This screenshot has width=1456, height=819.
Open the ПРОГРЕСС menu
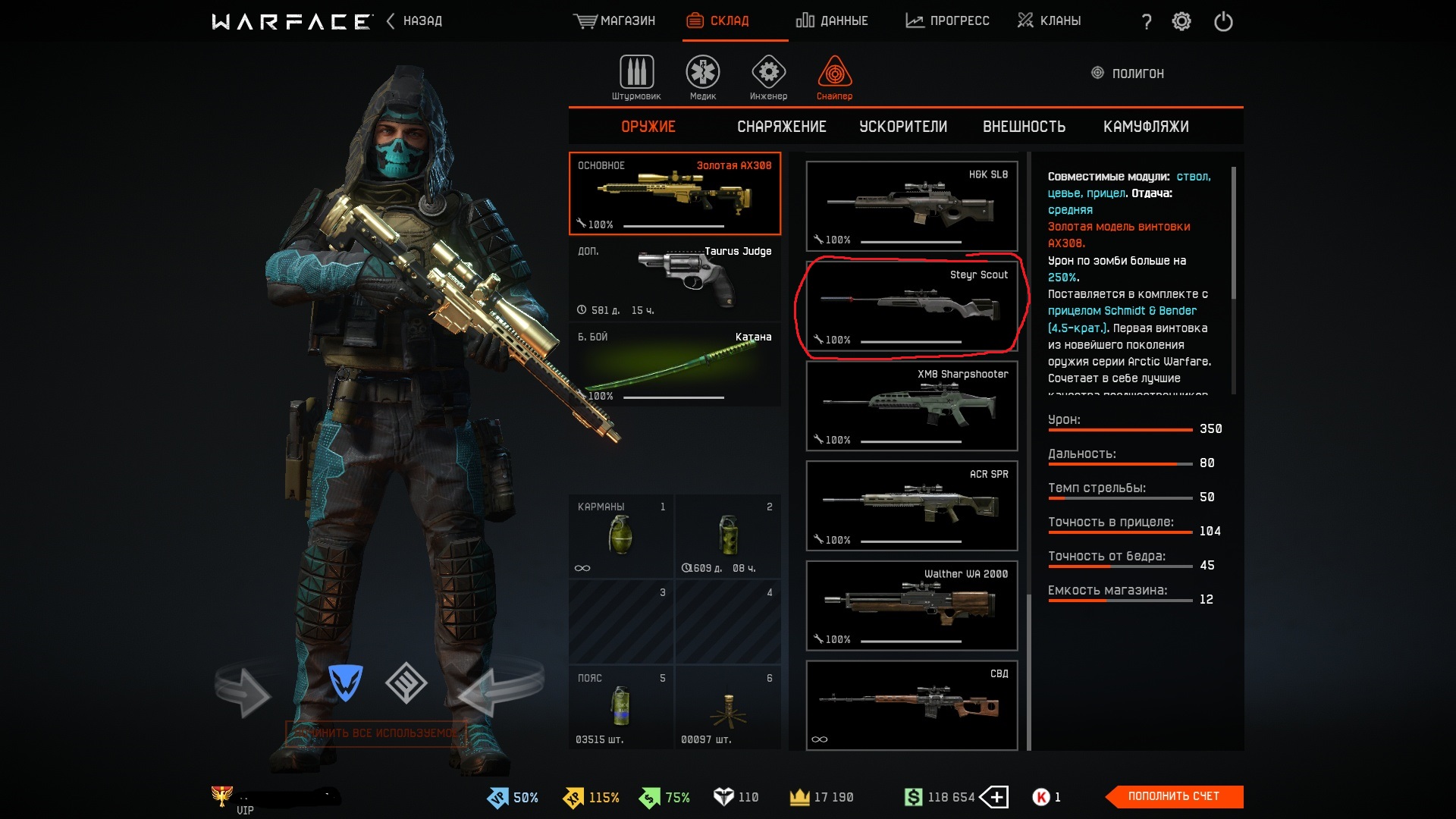pyautogui.click(x=948, y=21)
